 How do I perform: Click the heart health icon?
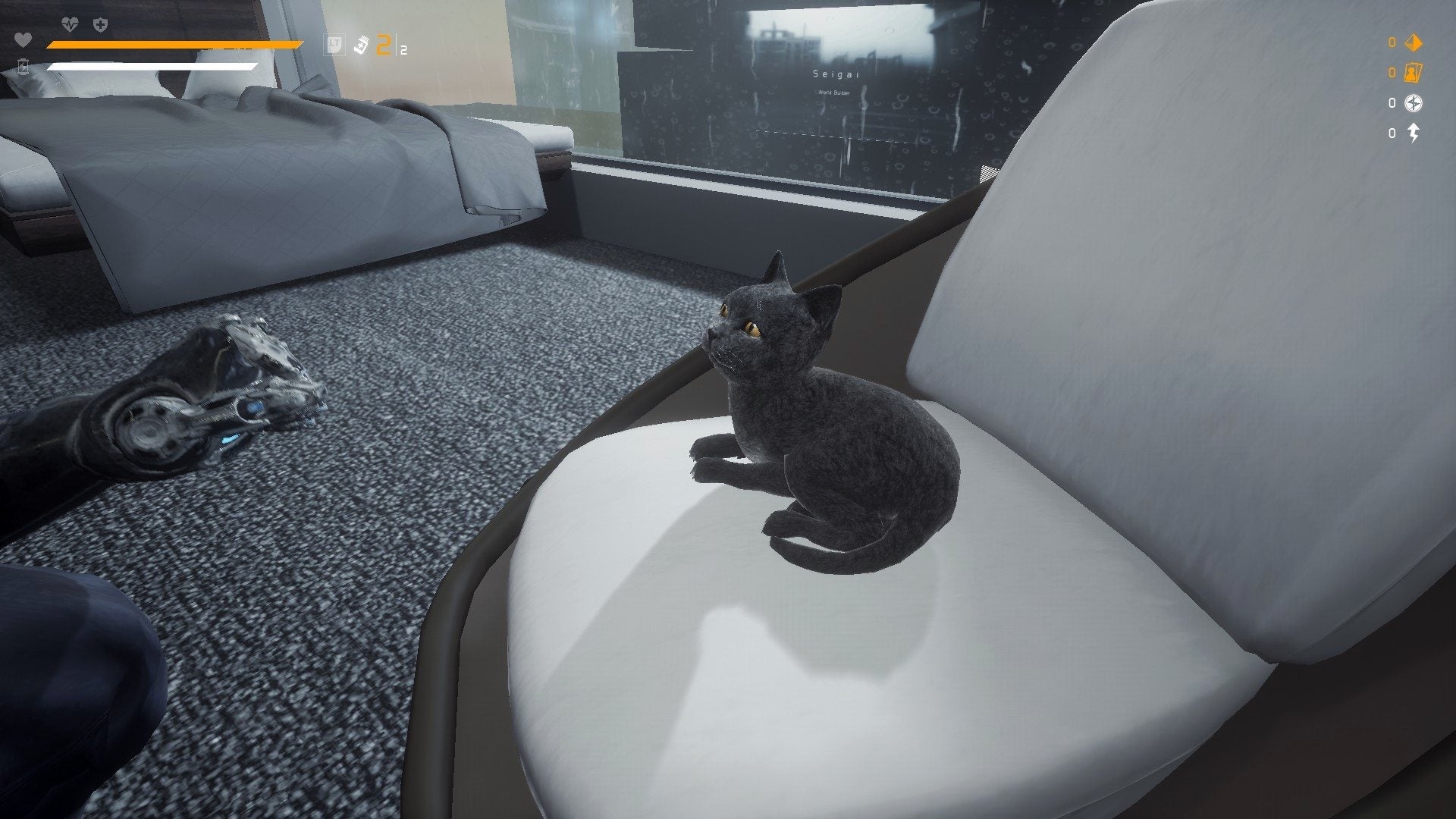[x=22, y=40]
